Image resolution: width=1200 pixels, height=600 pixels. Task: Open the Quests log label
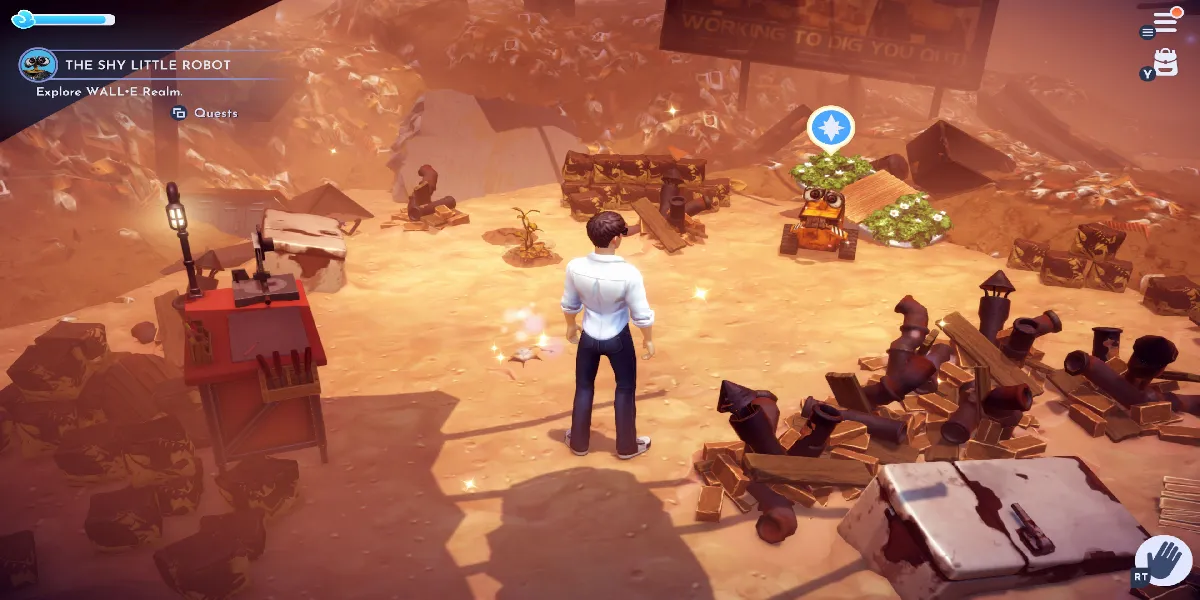point(215,113)
